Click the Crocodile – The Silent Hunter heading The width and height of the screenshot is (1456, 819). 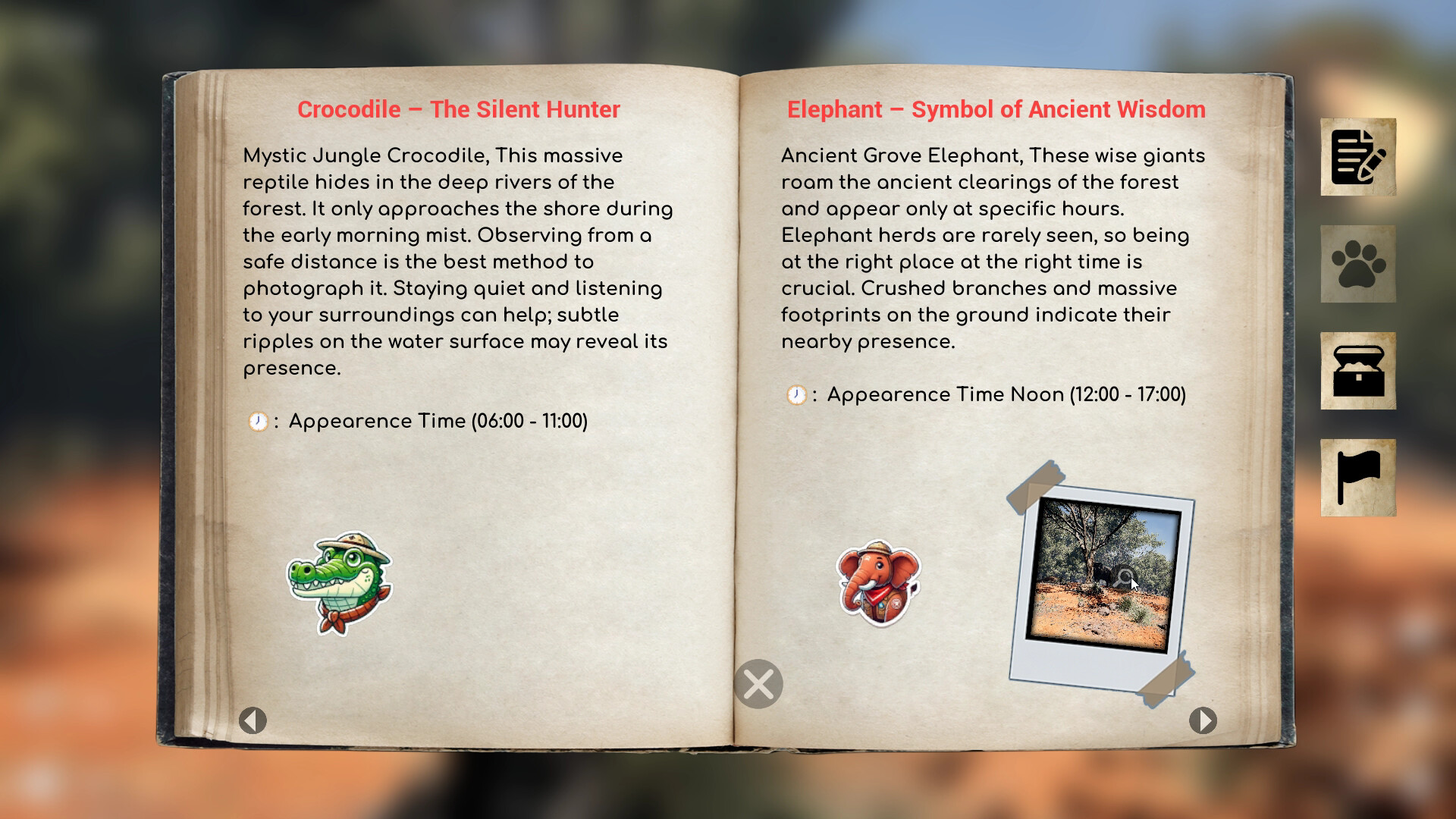459,109
